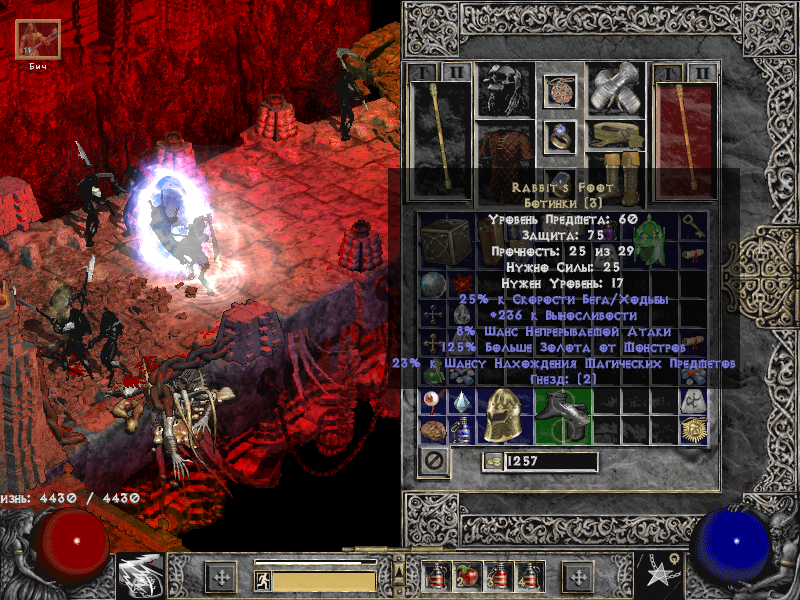Select the equipped skull helm slot
800x600 pixels.
(x=504, y=90)
